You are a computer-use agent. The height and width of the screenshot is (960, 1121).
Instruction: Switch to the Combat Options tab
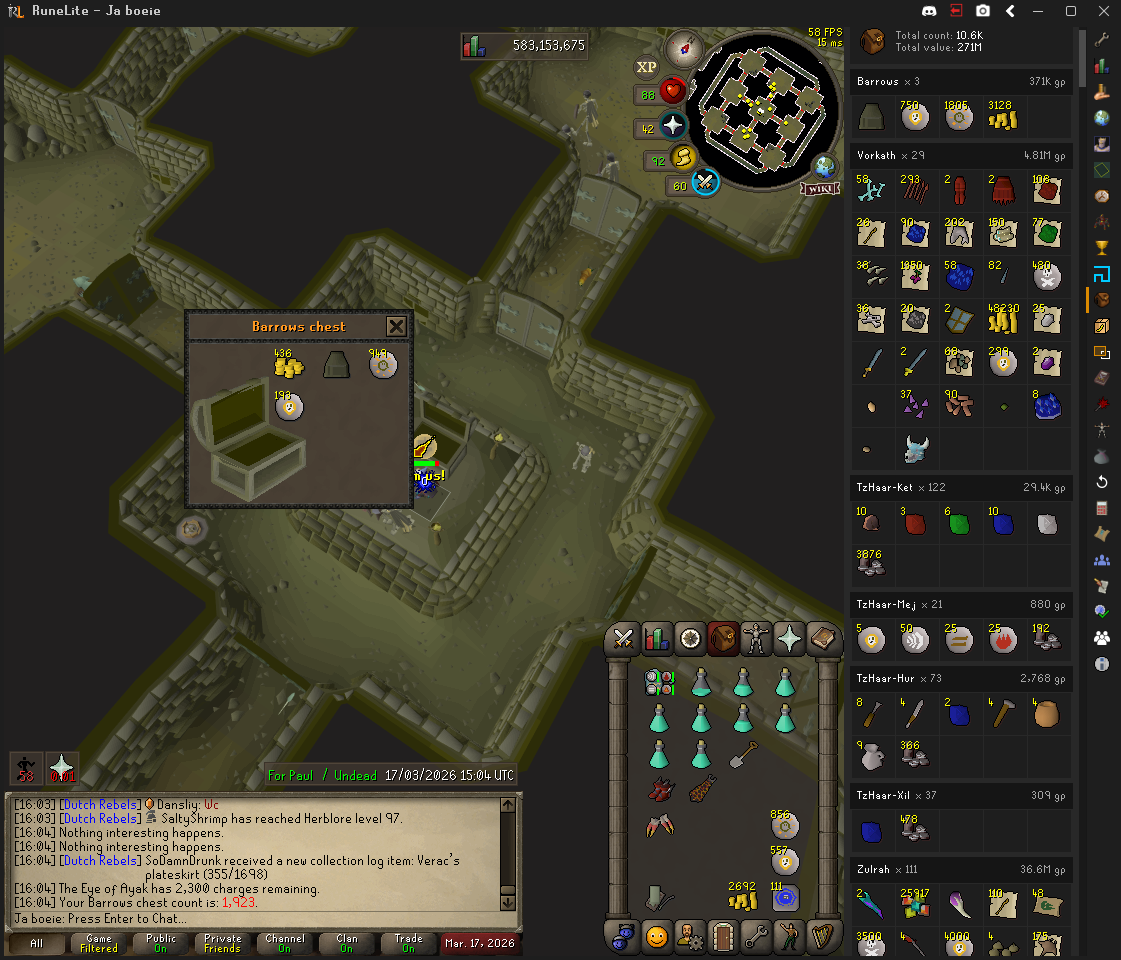click(x=625, y=637)
